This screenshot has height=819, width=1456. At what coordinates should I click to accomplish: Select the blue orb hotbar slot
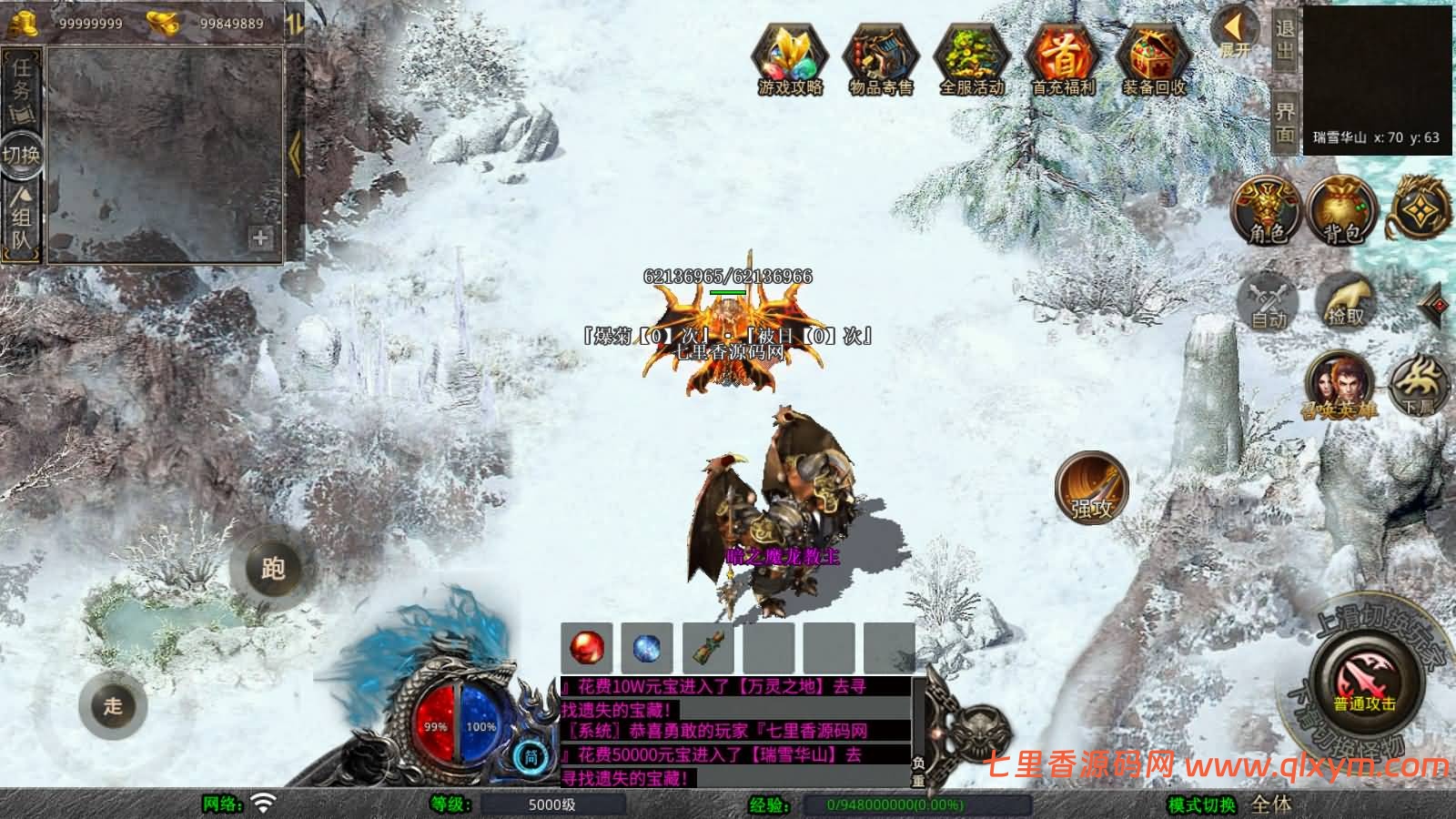tap(647, 648)
